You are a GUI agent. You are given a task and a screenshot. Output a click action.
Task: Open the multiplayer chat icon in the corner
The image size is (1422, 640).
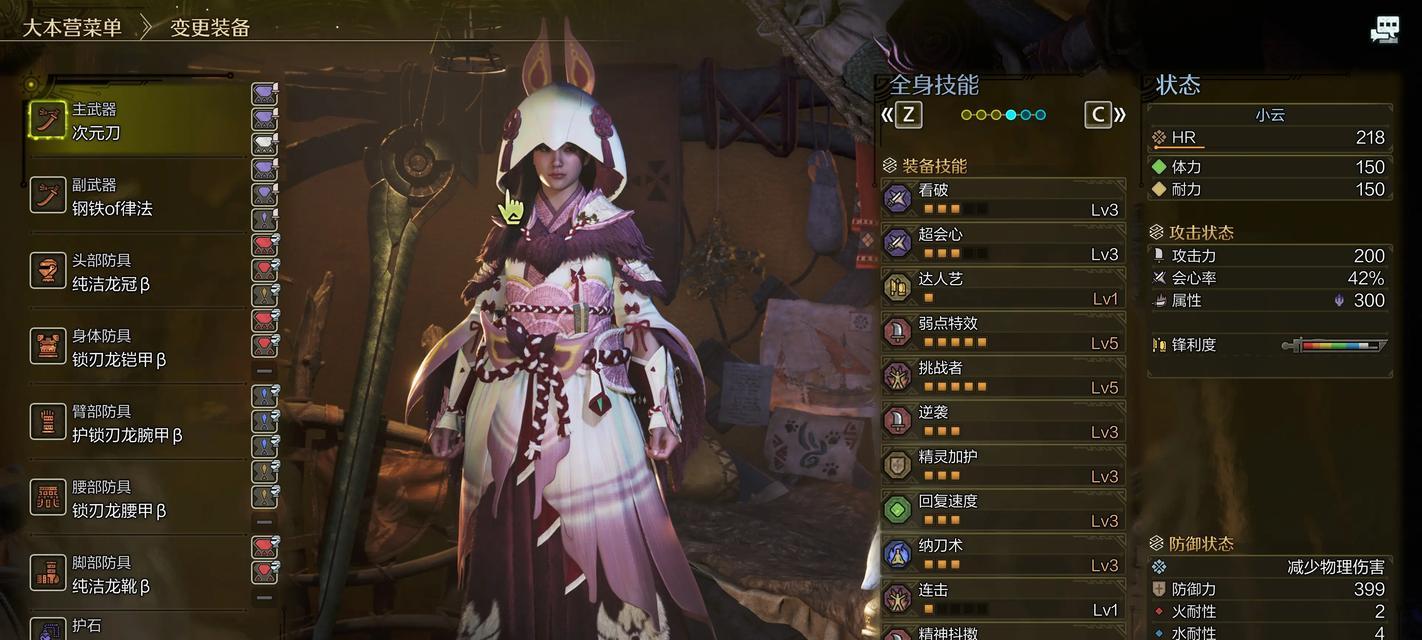[1384, 30]
